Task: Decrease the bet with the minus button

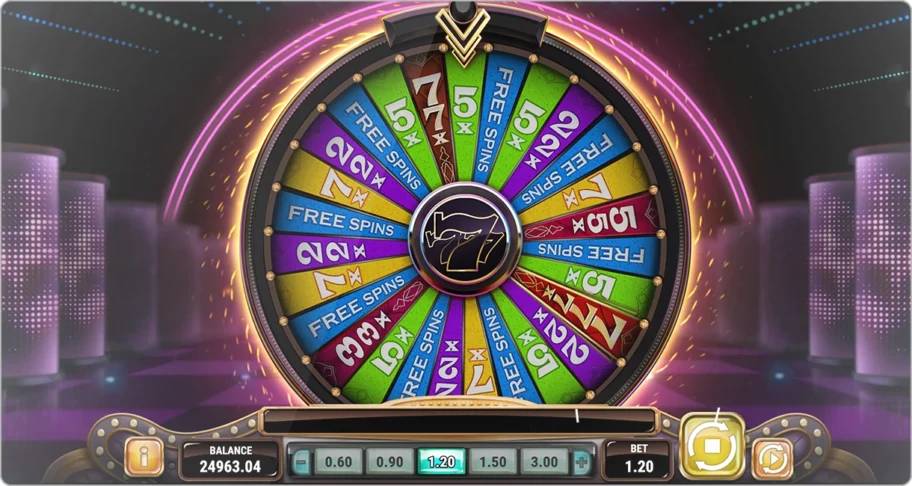Action: [x=302, y=461]
